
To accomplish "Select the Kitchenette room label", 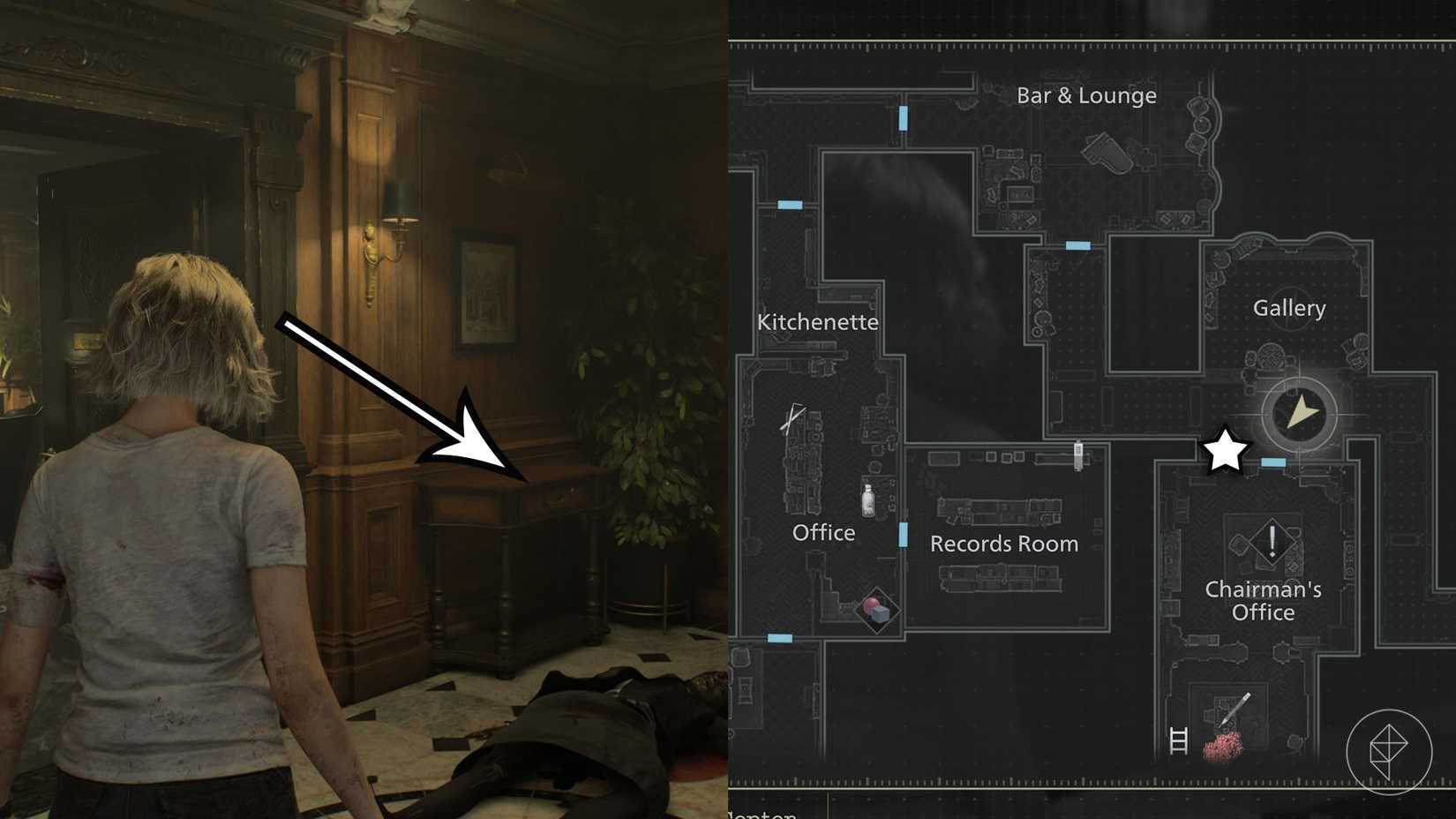I will coord(818,322).
